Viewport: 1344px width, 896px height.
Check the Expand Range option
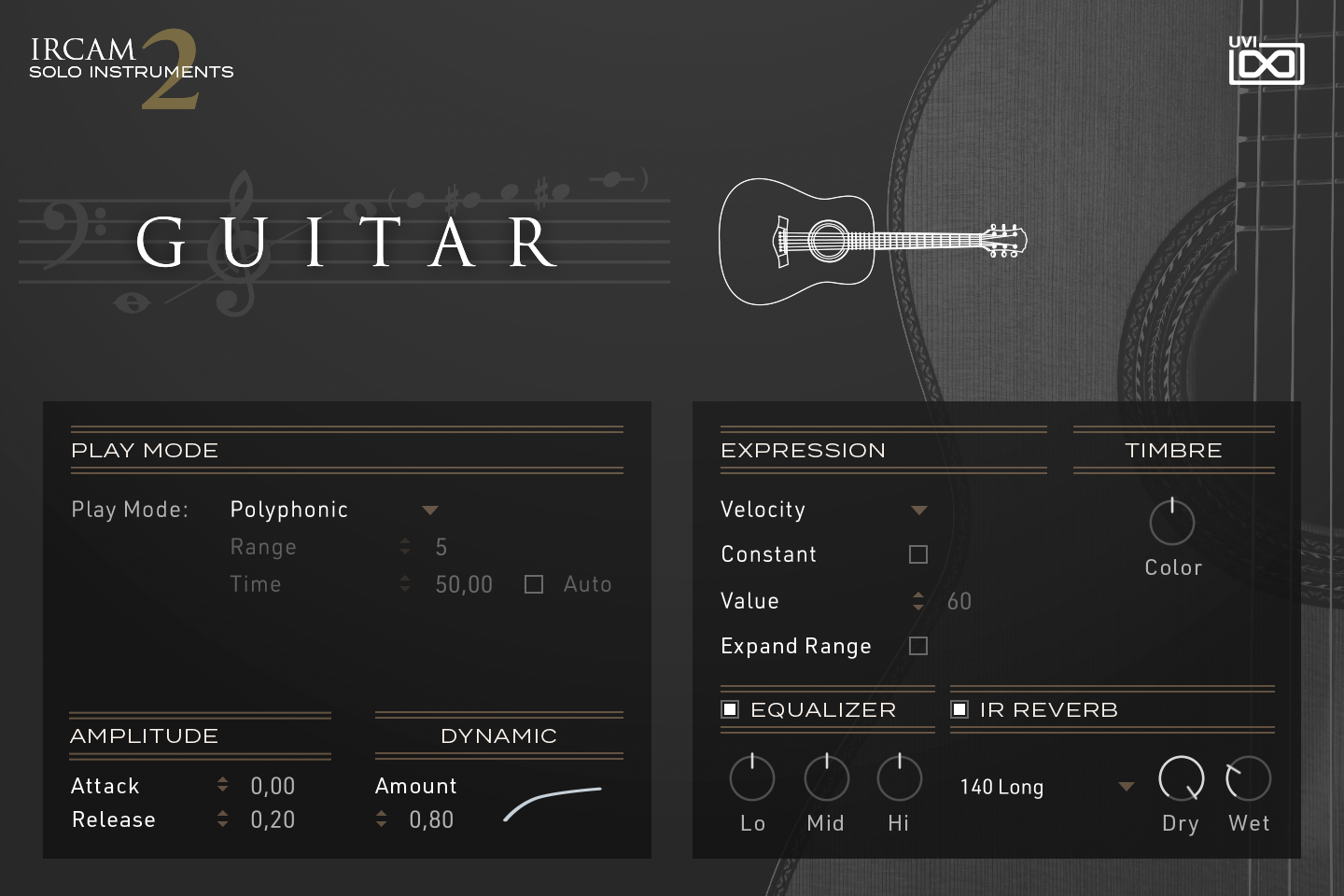[x=918, y=646]
